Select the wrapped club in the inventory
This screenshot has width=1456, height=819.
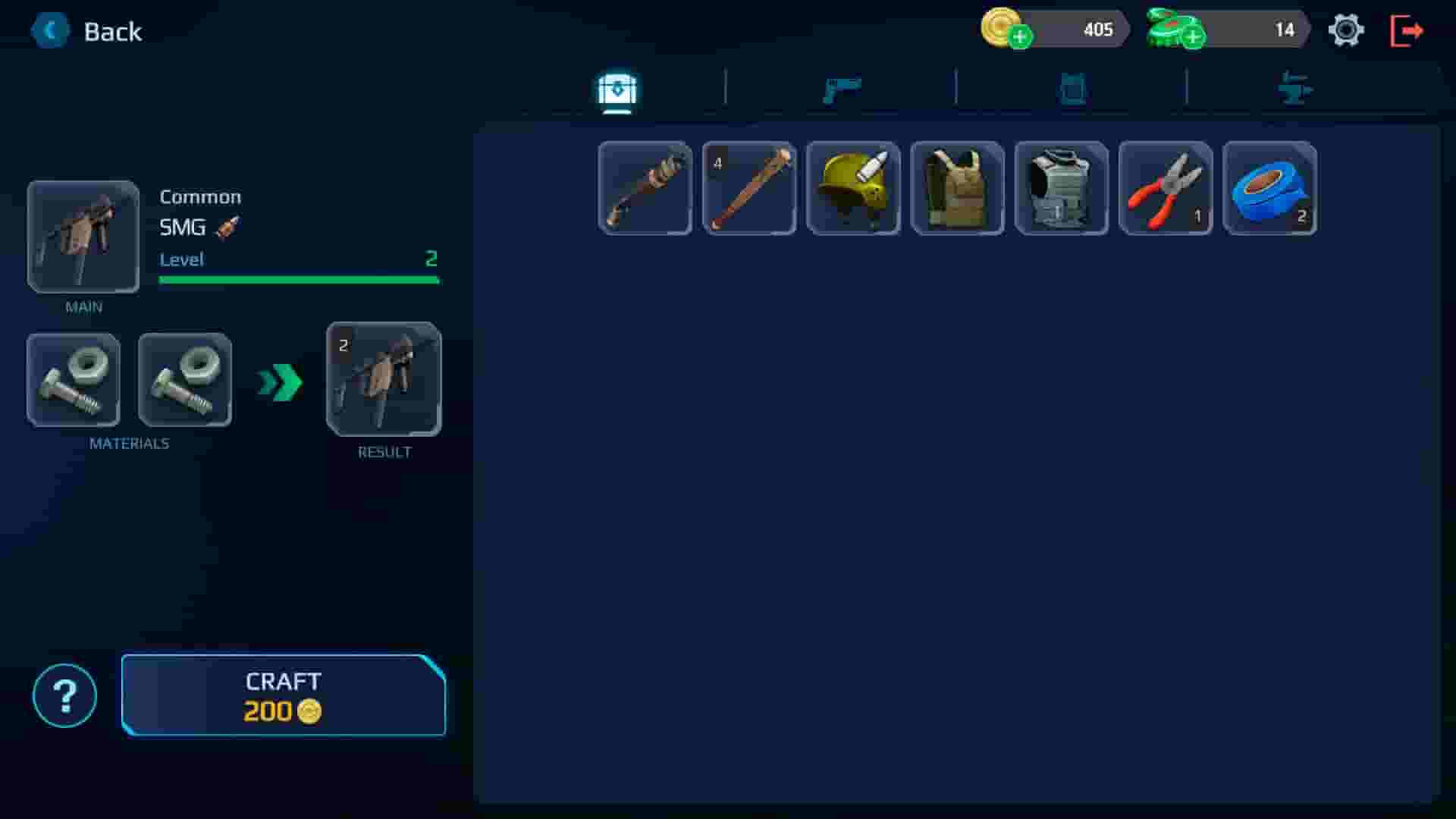(x=644, y=187)
